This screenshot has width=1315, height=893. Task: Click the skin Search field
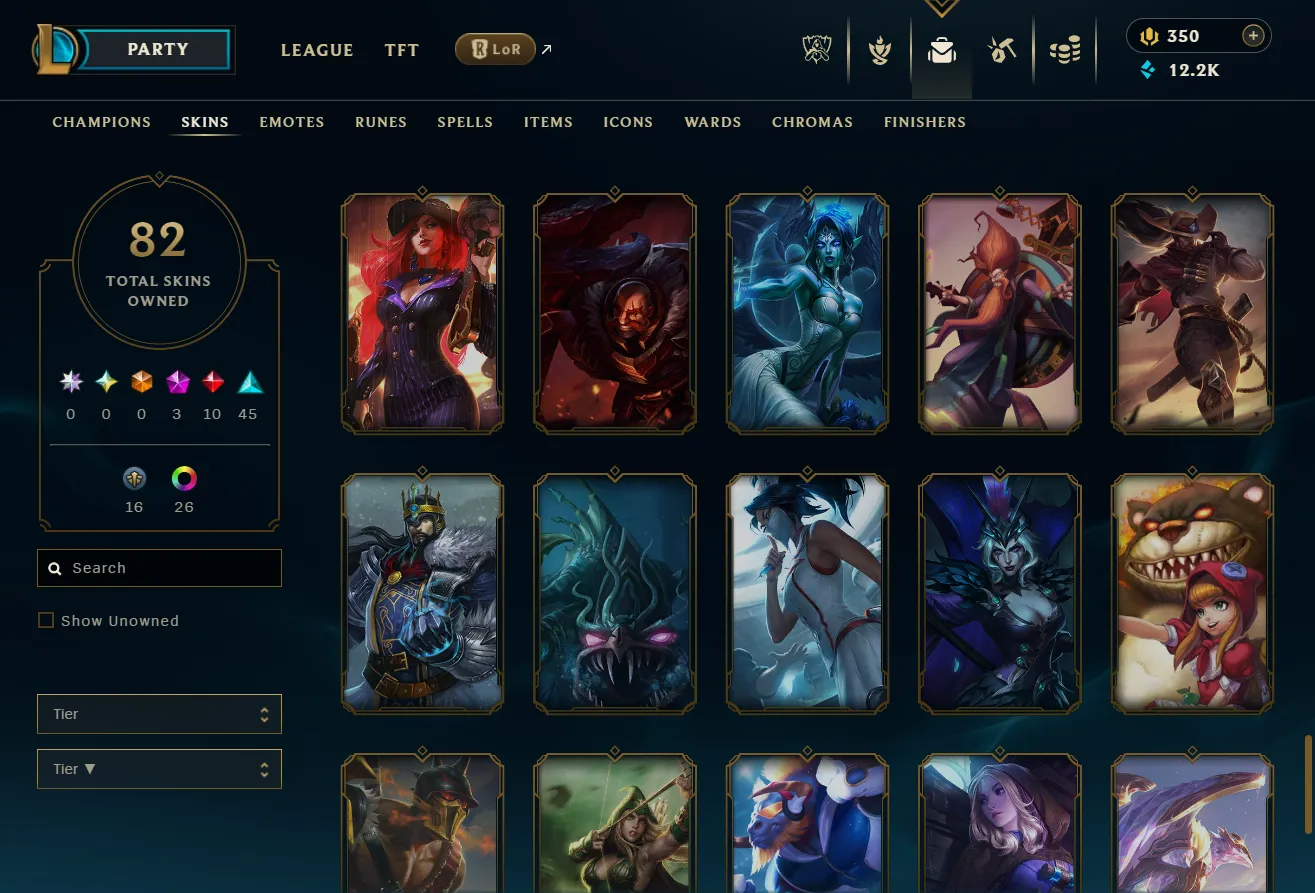click(x=159, y=568)
